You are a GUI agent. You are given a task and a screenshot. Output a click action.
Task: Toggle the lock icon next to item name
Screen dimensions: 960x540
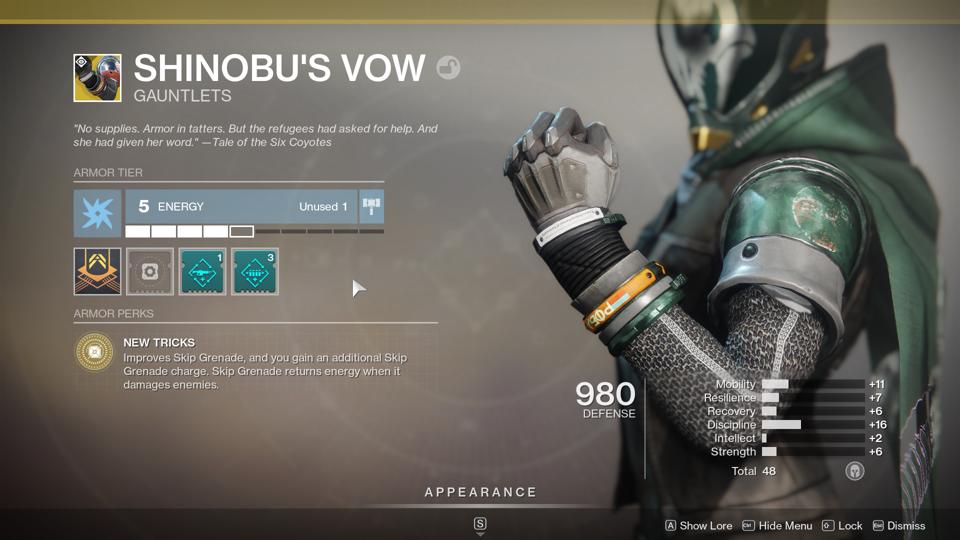[448, 68]
